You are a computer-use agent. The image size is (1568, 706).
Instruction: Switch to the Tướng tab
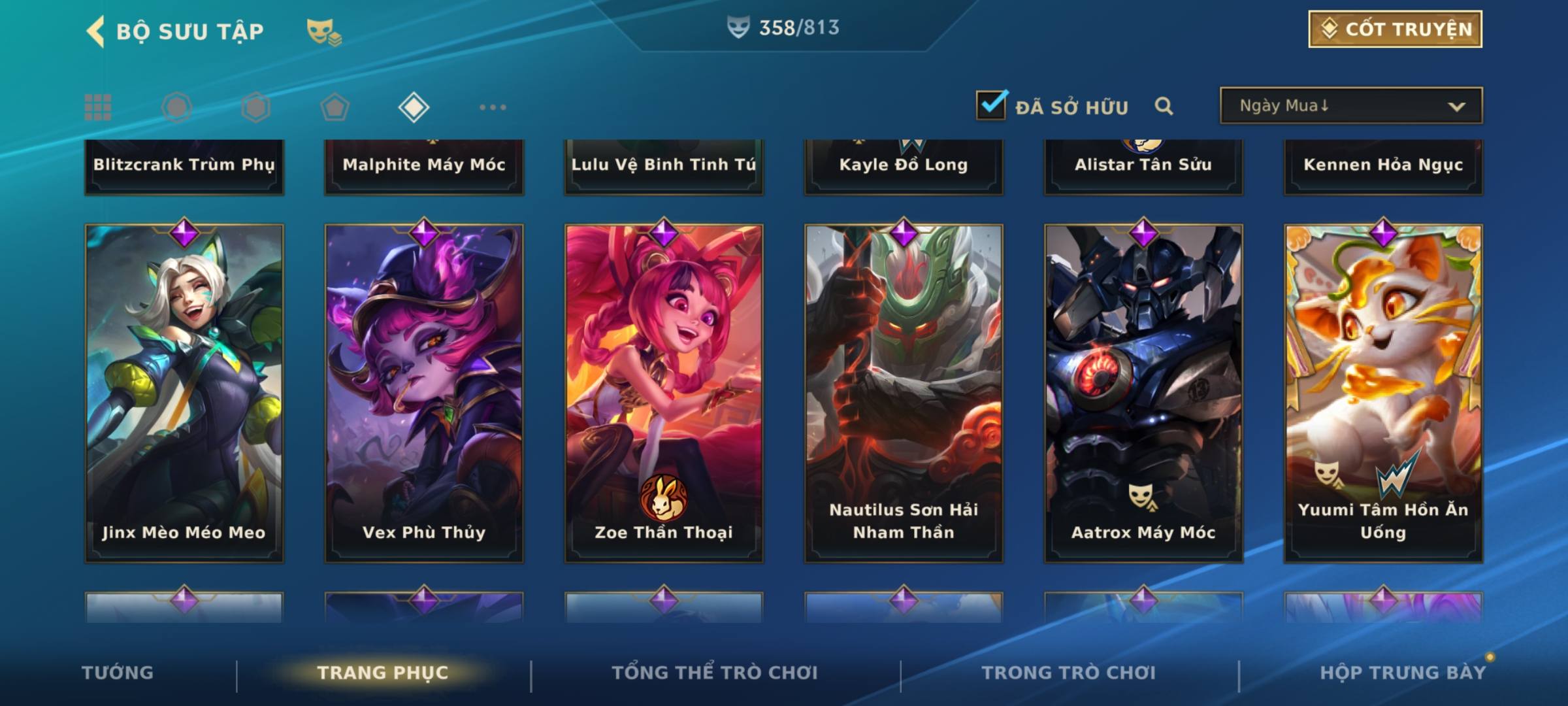[118, 673]
